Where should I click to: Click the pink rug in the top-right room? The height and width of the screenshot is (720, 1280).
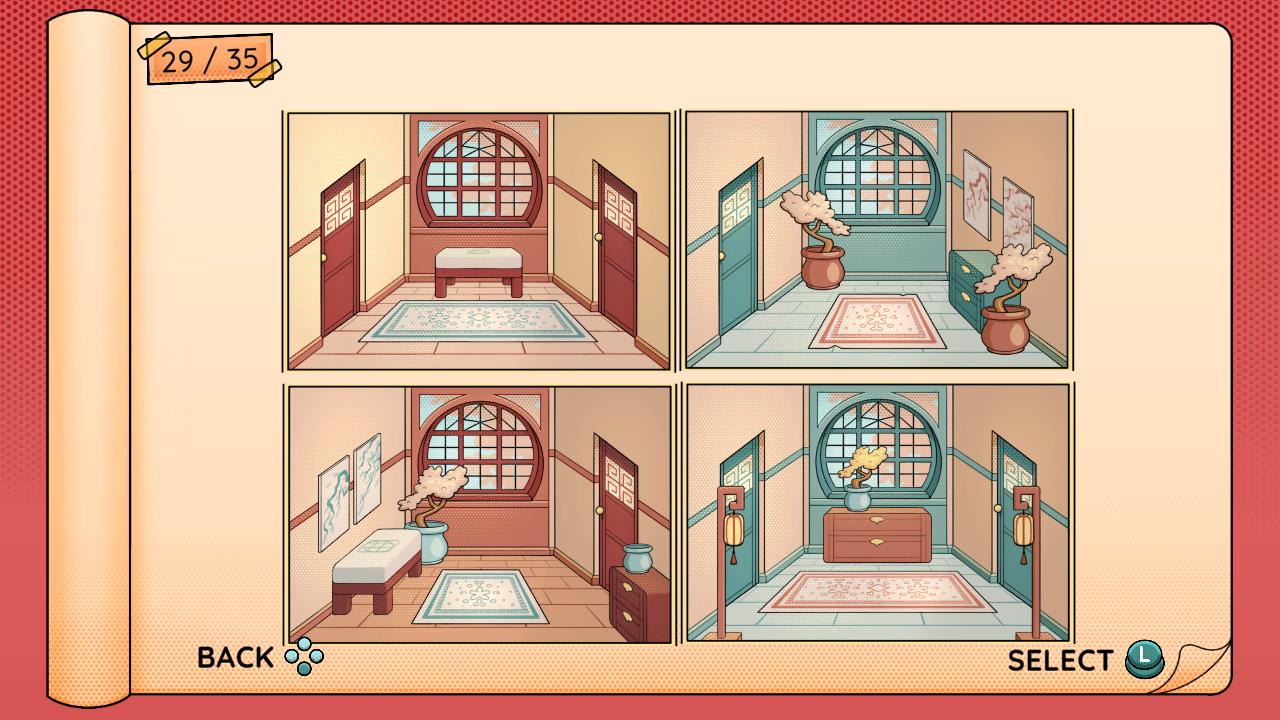(x=877, y=318)
